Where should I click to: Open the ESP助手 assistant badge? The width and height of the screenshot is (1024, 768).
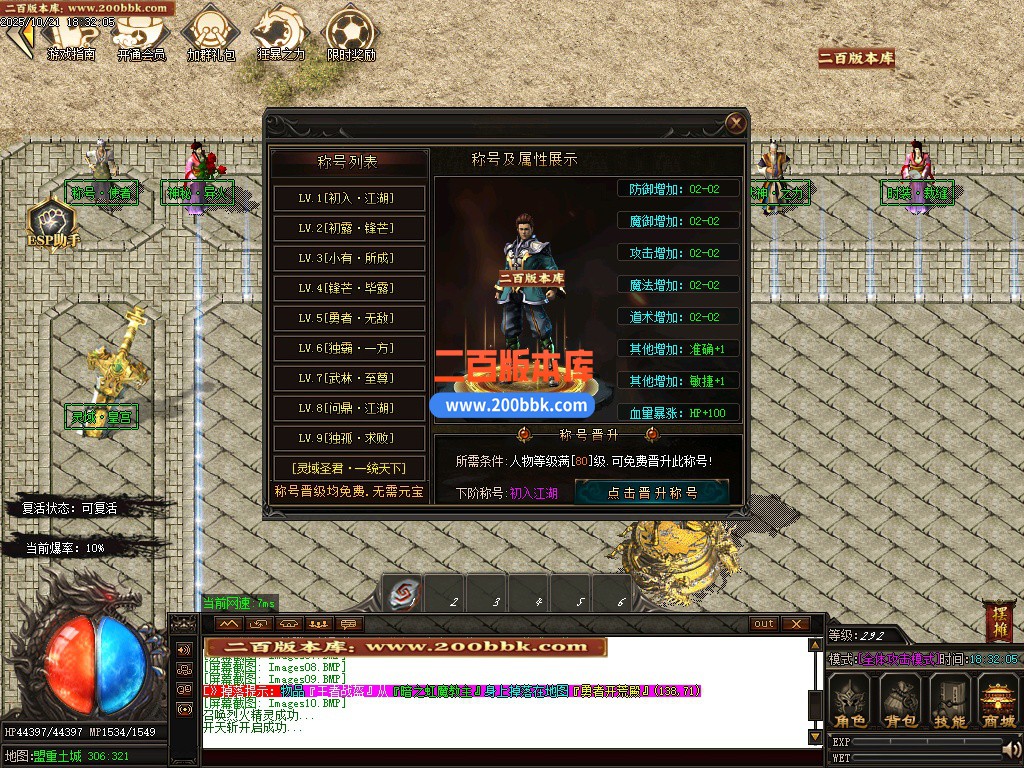52,224
